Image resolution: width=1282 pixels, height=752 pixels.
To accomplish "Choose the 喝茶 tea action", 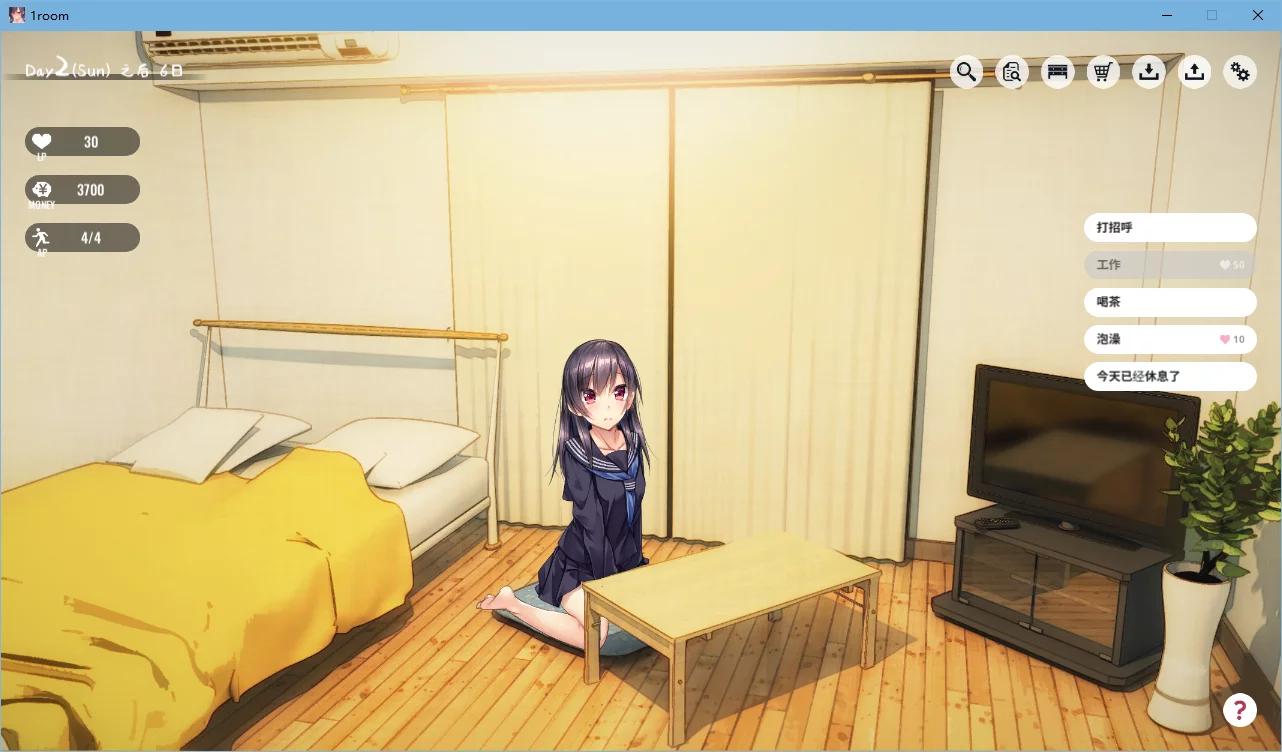I will tap(1170, 301).
